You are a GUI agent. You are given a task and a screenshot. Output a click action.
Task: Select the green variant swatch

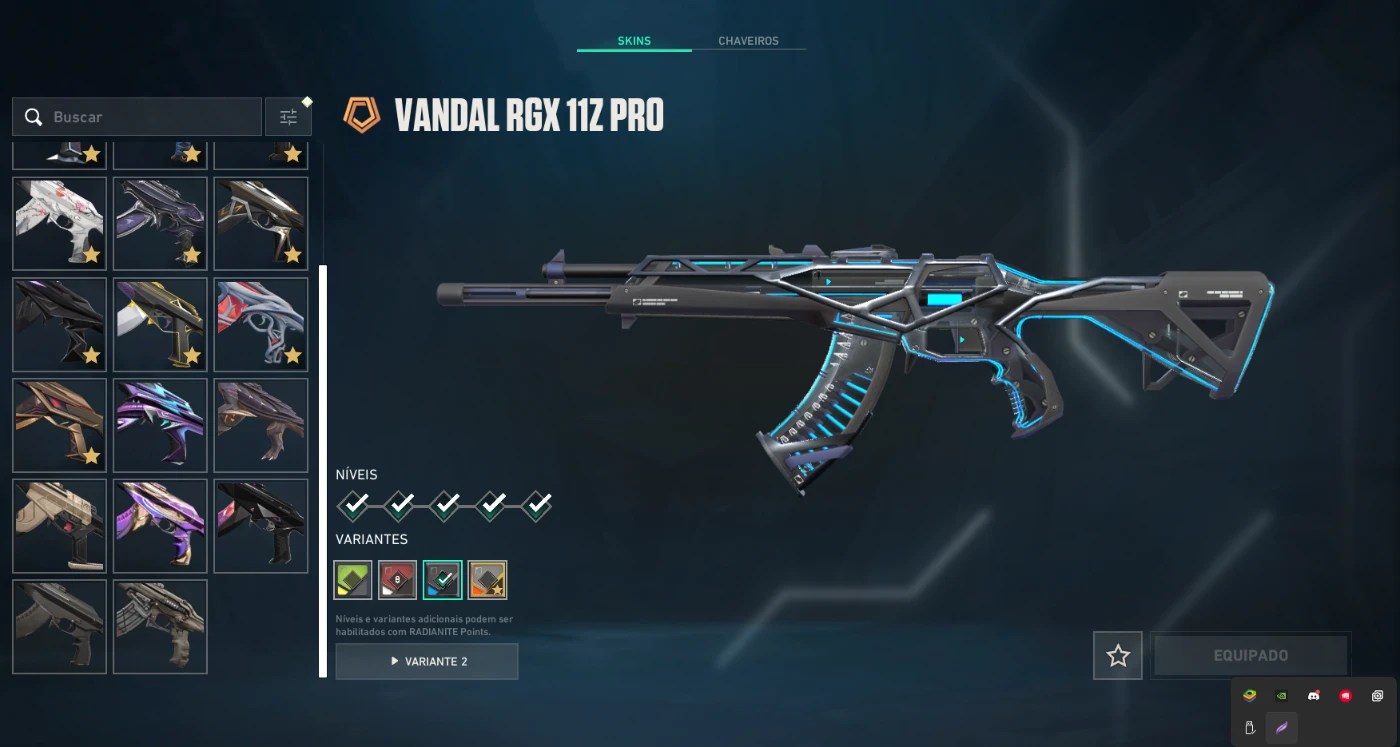[353, 580]
